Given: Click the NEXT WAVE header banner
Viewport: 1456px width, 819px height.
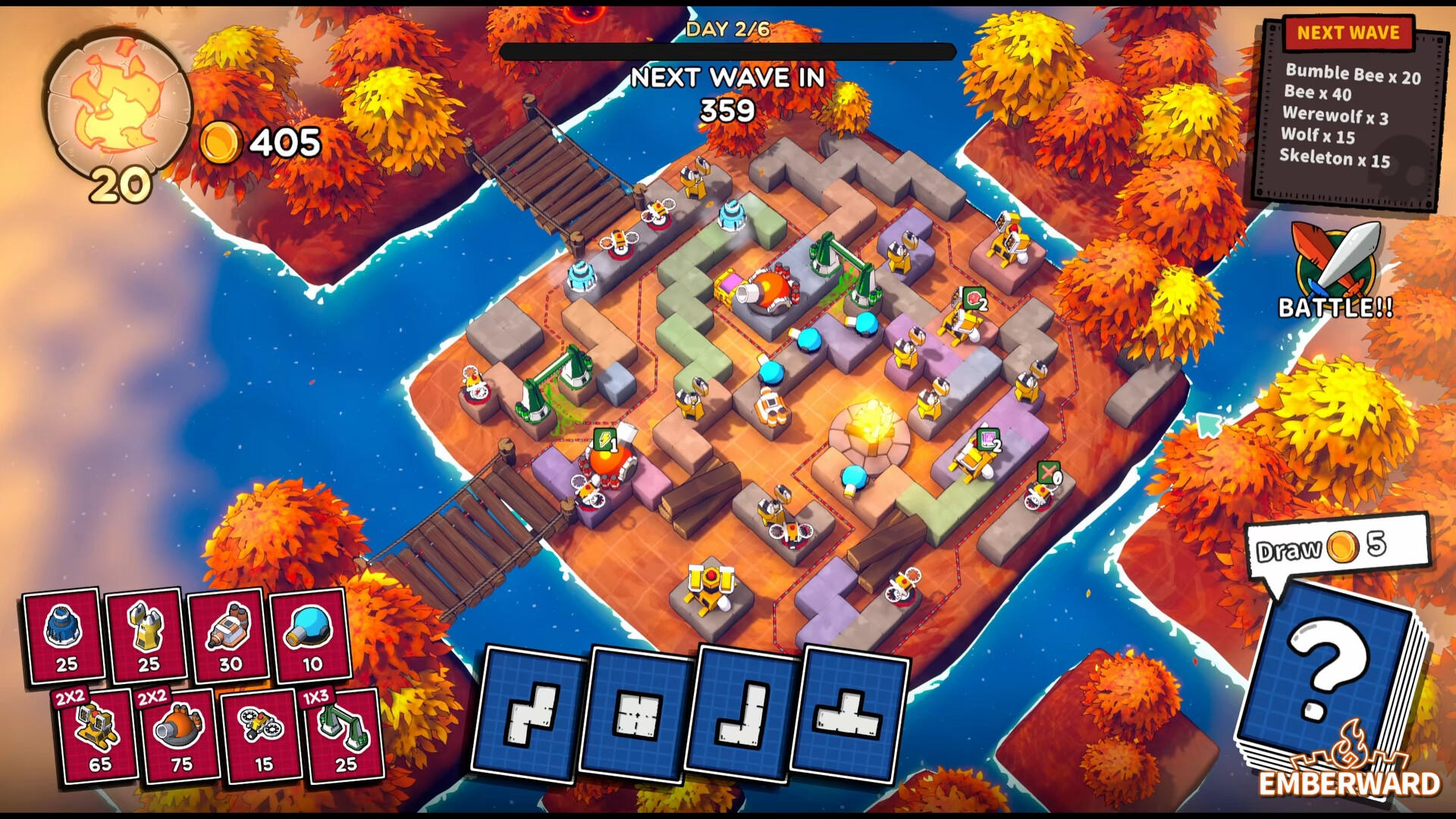Looking at the screenshot, I should (1349, 33).
